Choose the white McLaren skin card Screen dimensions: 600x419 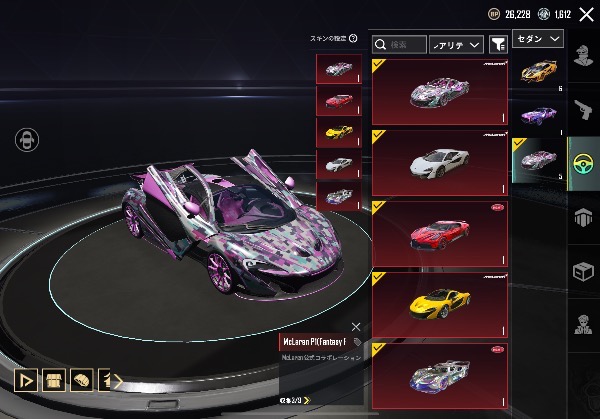click(439, 162)
